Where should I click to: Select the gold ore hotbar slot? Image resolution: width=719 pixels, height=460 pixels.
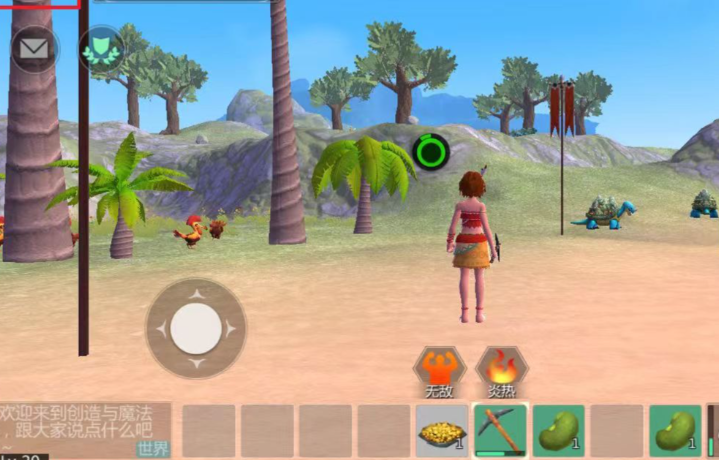(441, 430)
